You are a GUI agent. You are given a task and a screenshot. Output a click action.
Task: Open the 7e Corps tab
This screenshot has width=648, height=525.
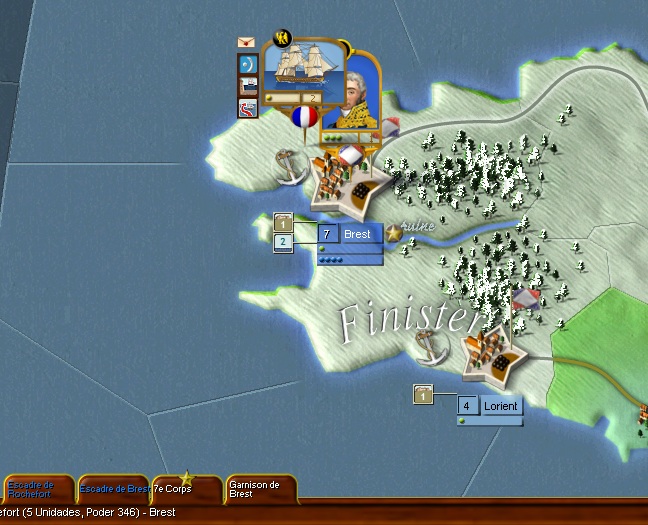coord(185,489)
